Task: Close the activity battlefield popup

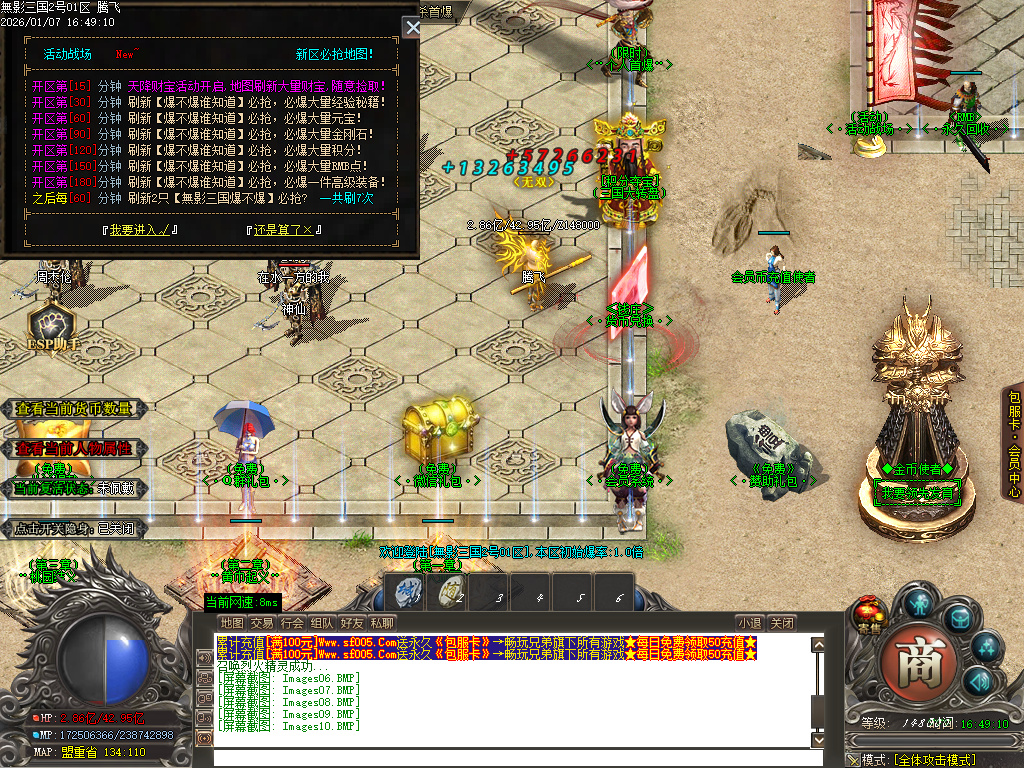Action: click(x=411, y=27)
